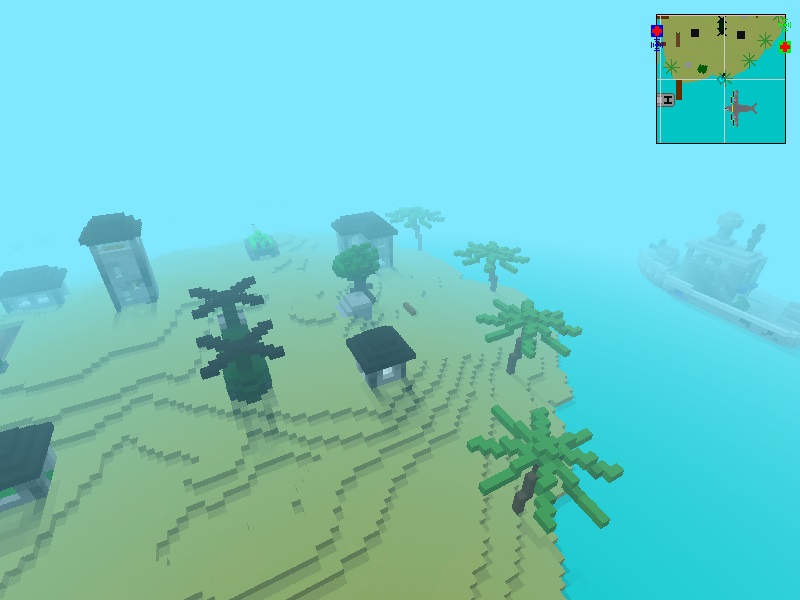Screen dimensions: 800x600
Task: Select the blue medical cross marker on minimap
Action: click(x=657, y=31)
